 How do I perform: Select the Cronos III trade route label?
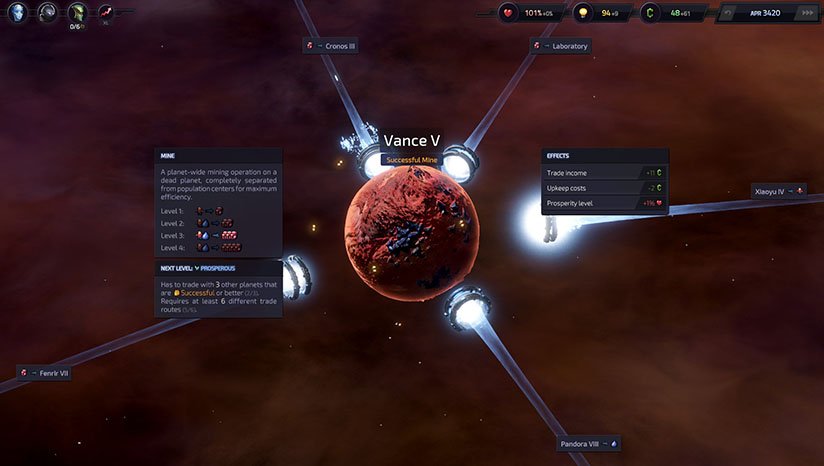[x=331, y=45]
